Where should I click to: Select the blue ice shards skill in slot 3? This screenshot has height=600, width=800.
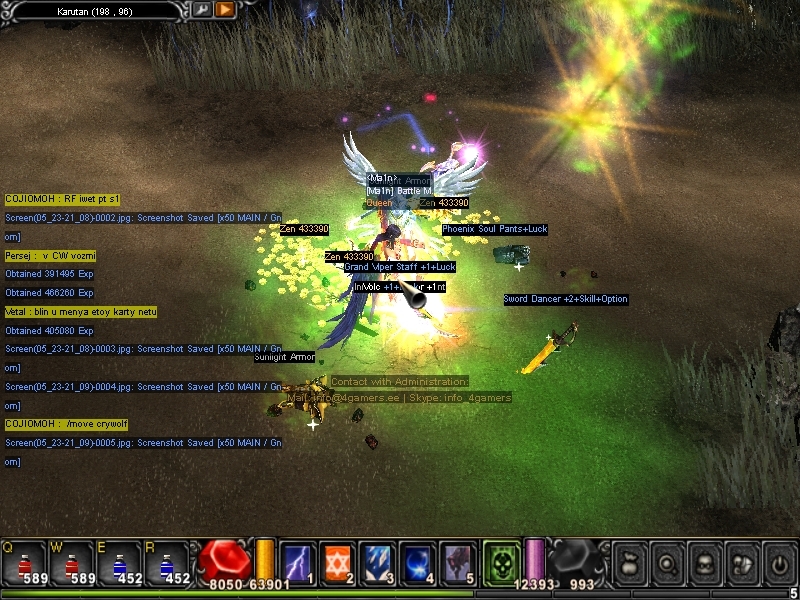tap(377, 562)
